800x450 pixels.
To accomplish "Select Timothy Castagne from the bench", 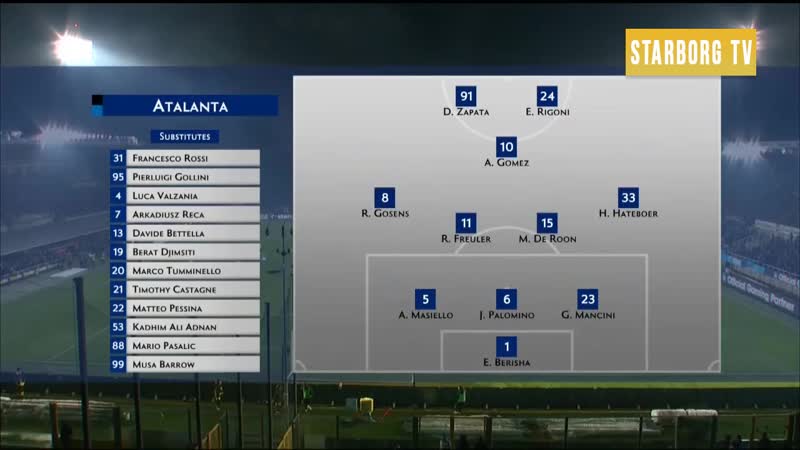I will [185, 290].
